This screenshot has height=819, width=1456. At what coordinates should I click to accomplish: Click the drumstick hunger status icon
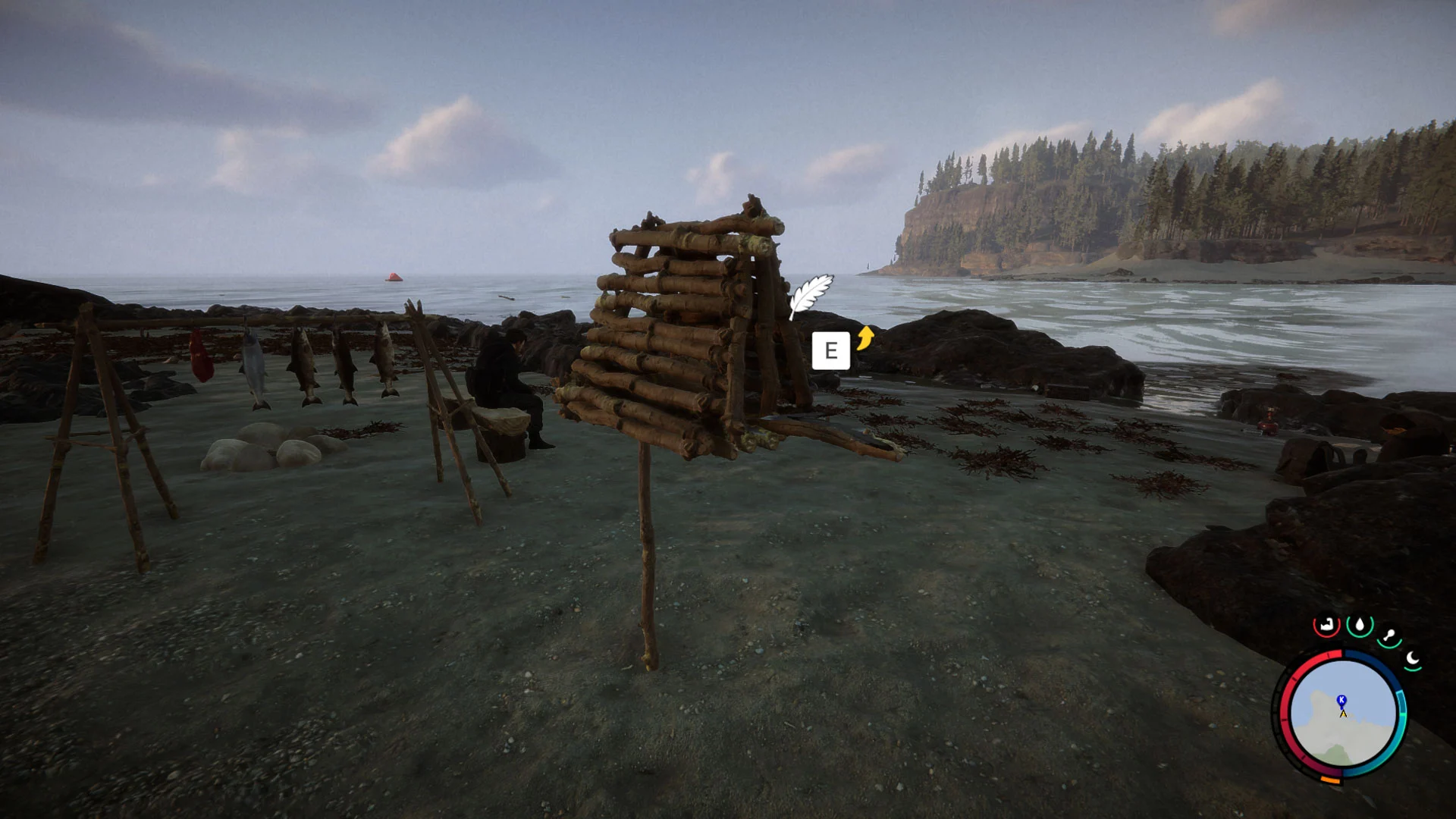pyautogui.click(x=1390, y=636)
